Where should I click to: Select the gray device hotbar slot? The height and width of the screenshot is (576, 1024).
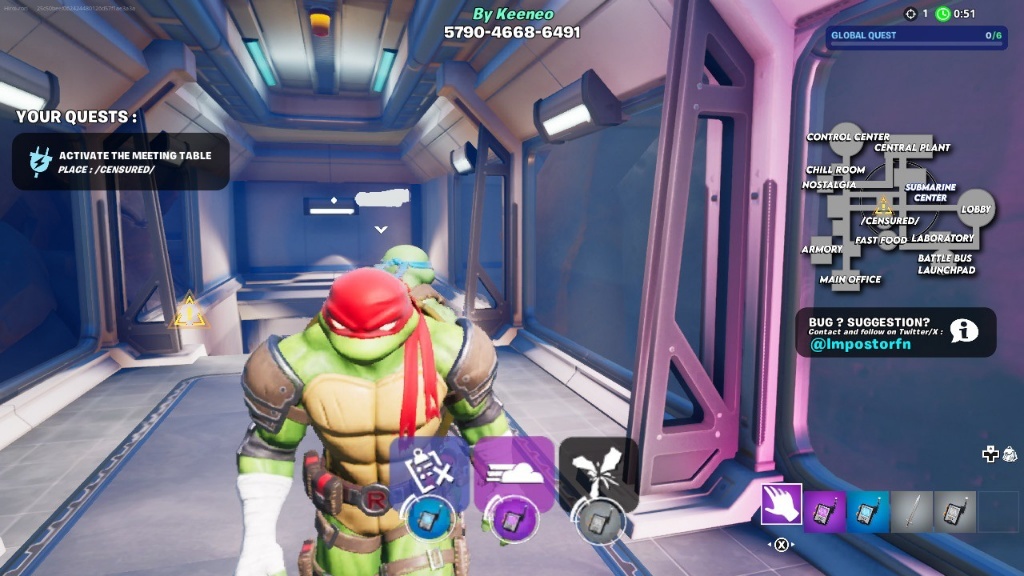coord(954,511)
